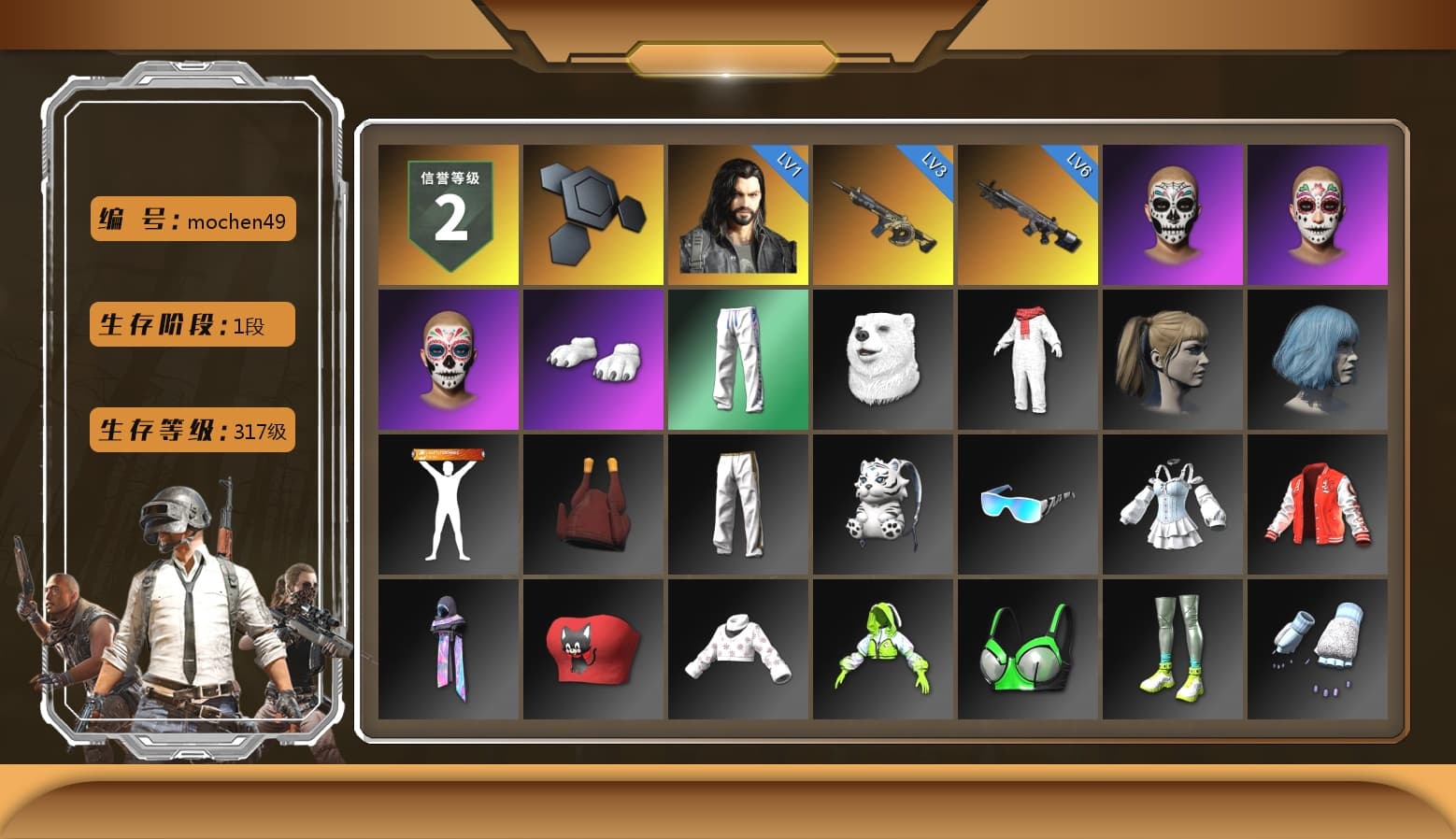Open the LV6 rifle skin item

point(1028,213)
